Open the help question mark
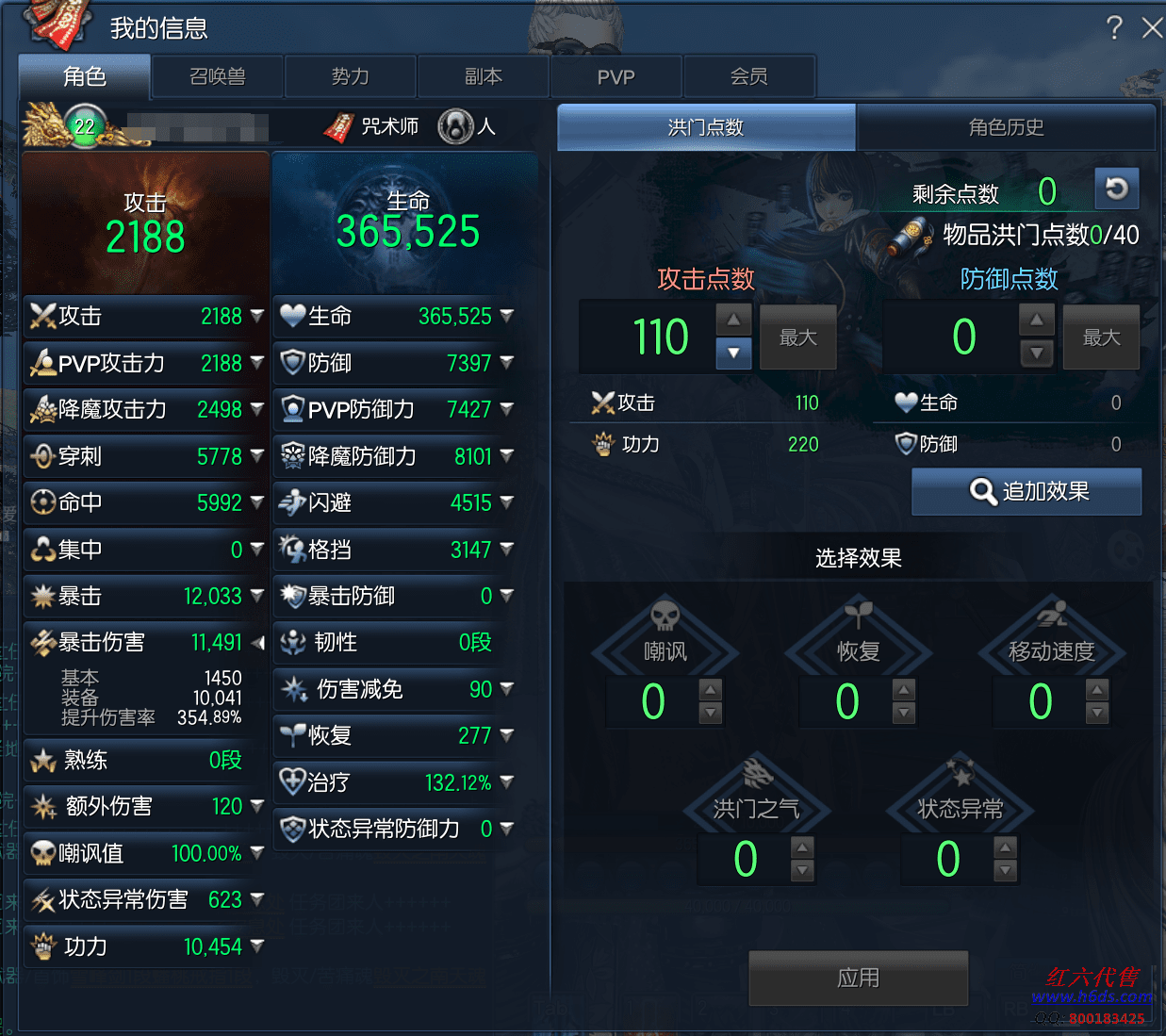The height and width of the screenshot is (1036, 1166). click(1114, 27)
